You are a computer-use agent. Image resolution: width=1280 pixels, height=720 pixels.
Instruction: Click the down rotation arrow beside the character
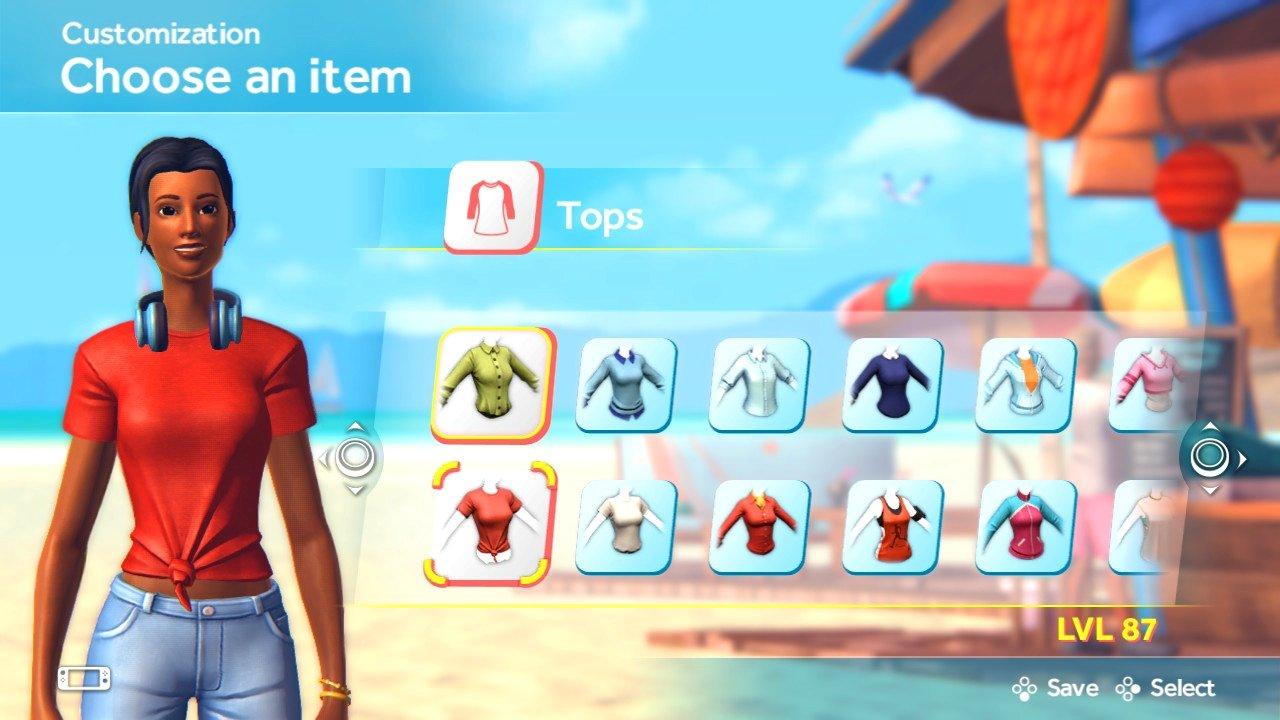(x=354, y=489)
